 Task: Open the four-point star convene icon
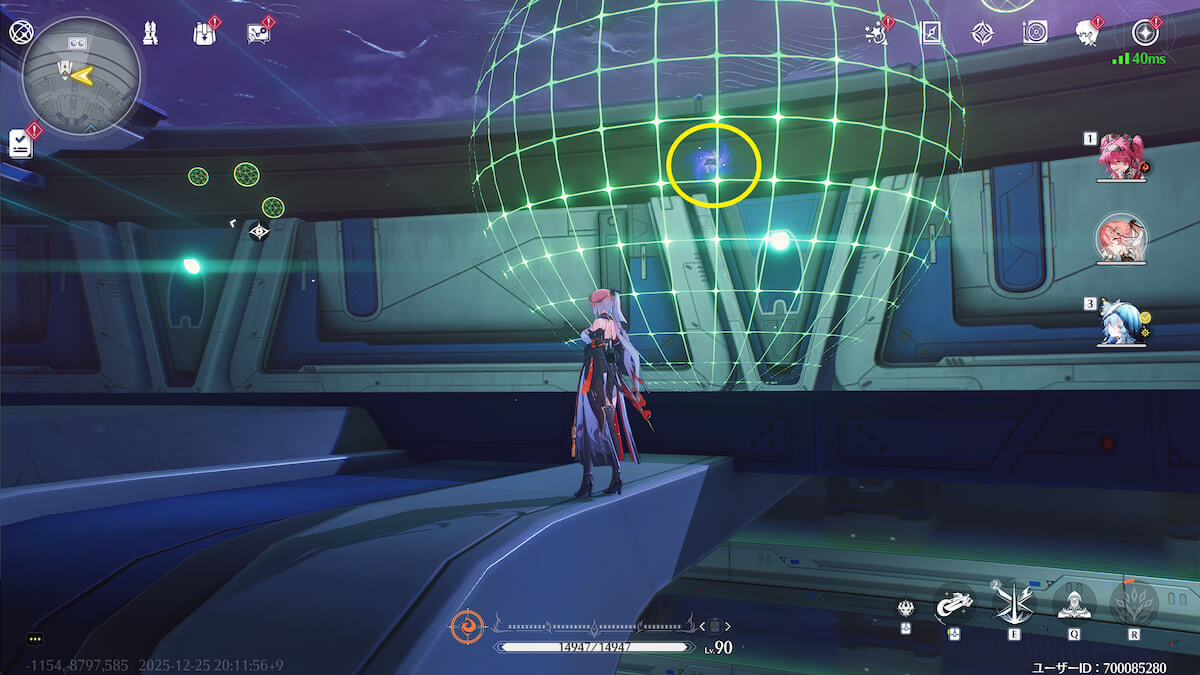coord(983,32)
